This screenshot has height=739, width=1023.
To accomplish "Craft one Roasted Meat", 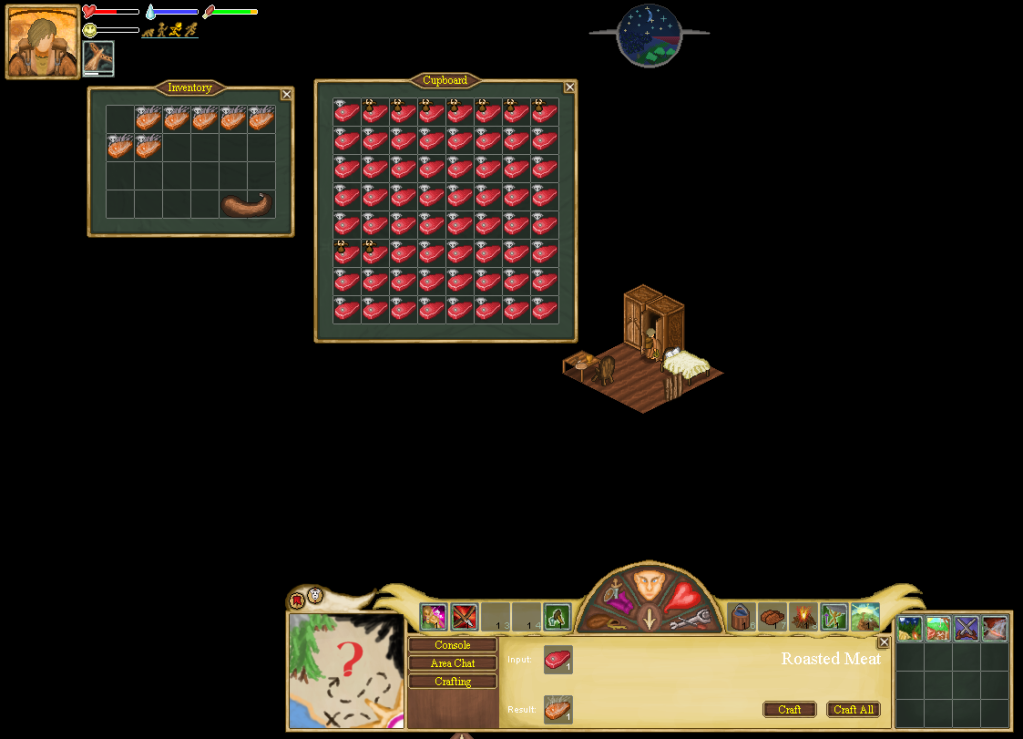I will click(789, 709).
